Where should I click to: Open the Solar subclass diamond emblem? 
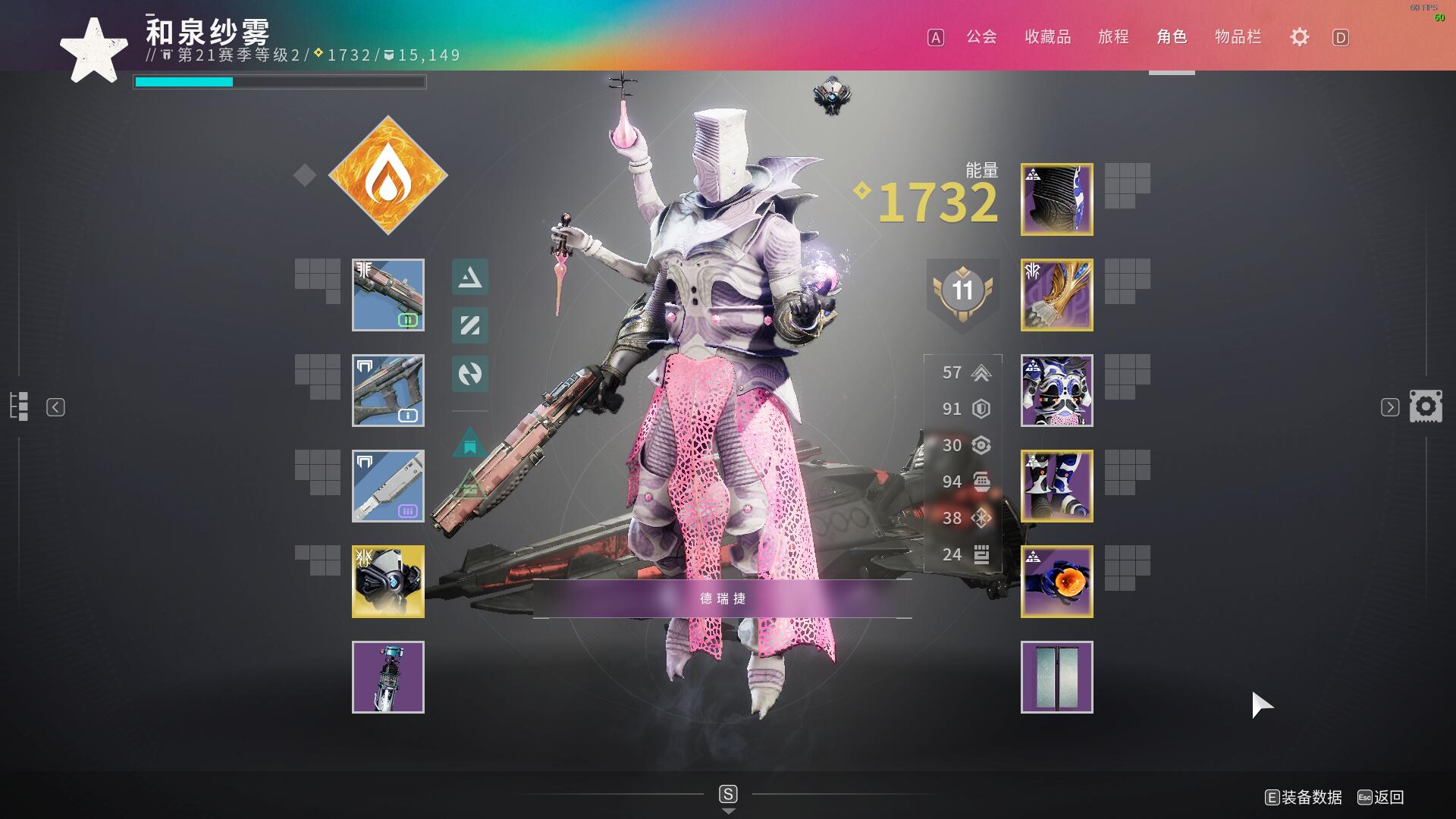click(388, 175)
